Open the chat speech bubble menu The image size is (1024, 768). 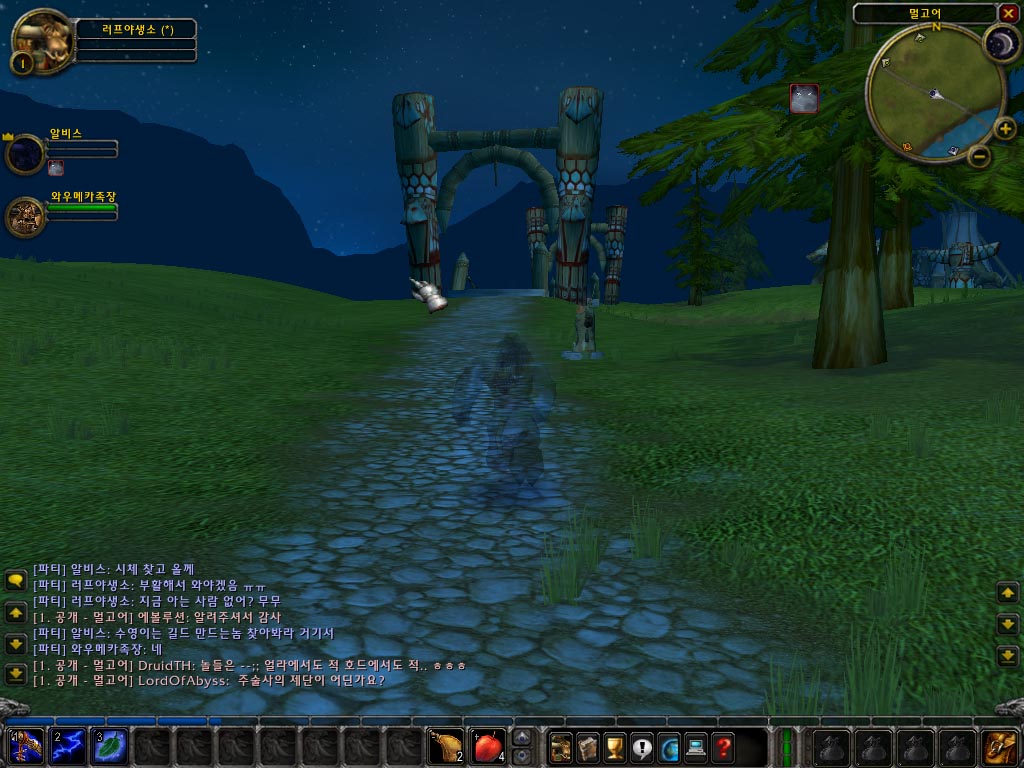(x=15, y=580)
